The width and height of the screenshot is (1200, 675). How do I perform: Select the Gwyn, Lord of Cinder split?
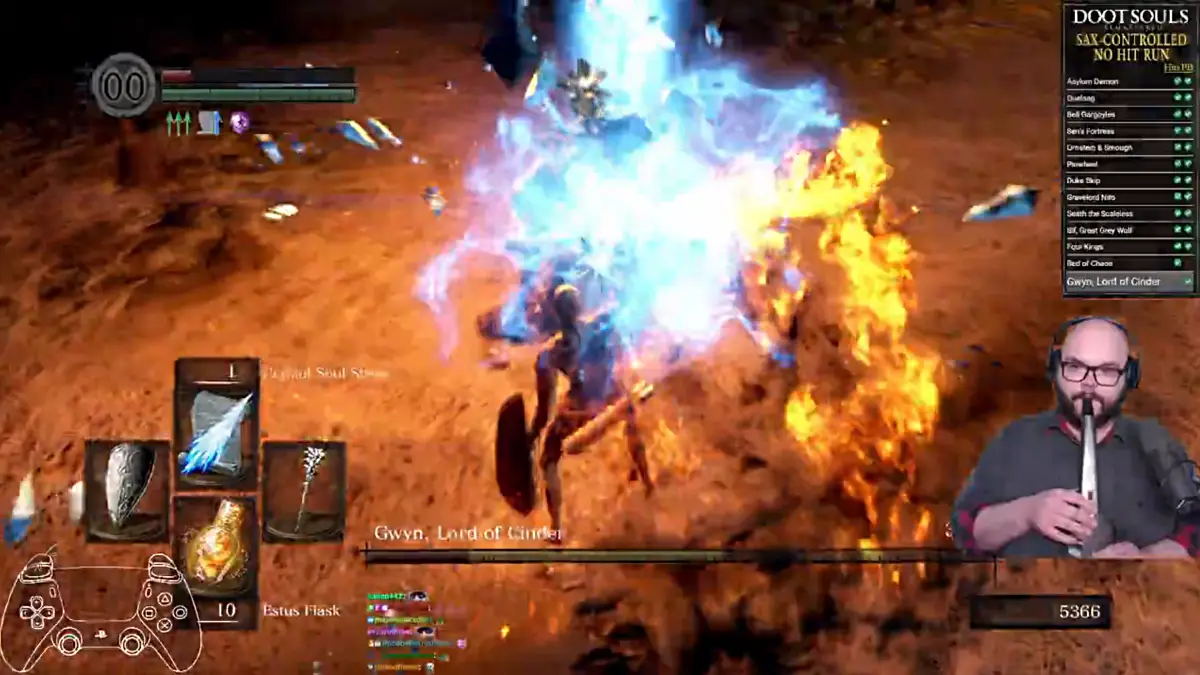click(x=1129, y=282)
